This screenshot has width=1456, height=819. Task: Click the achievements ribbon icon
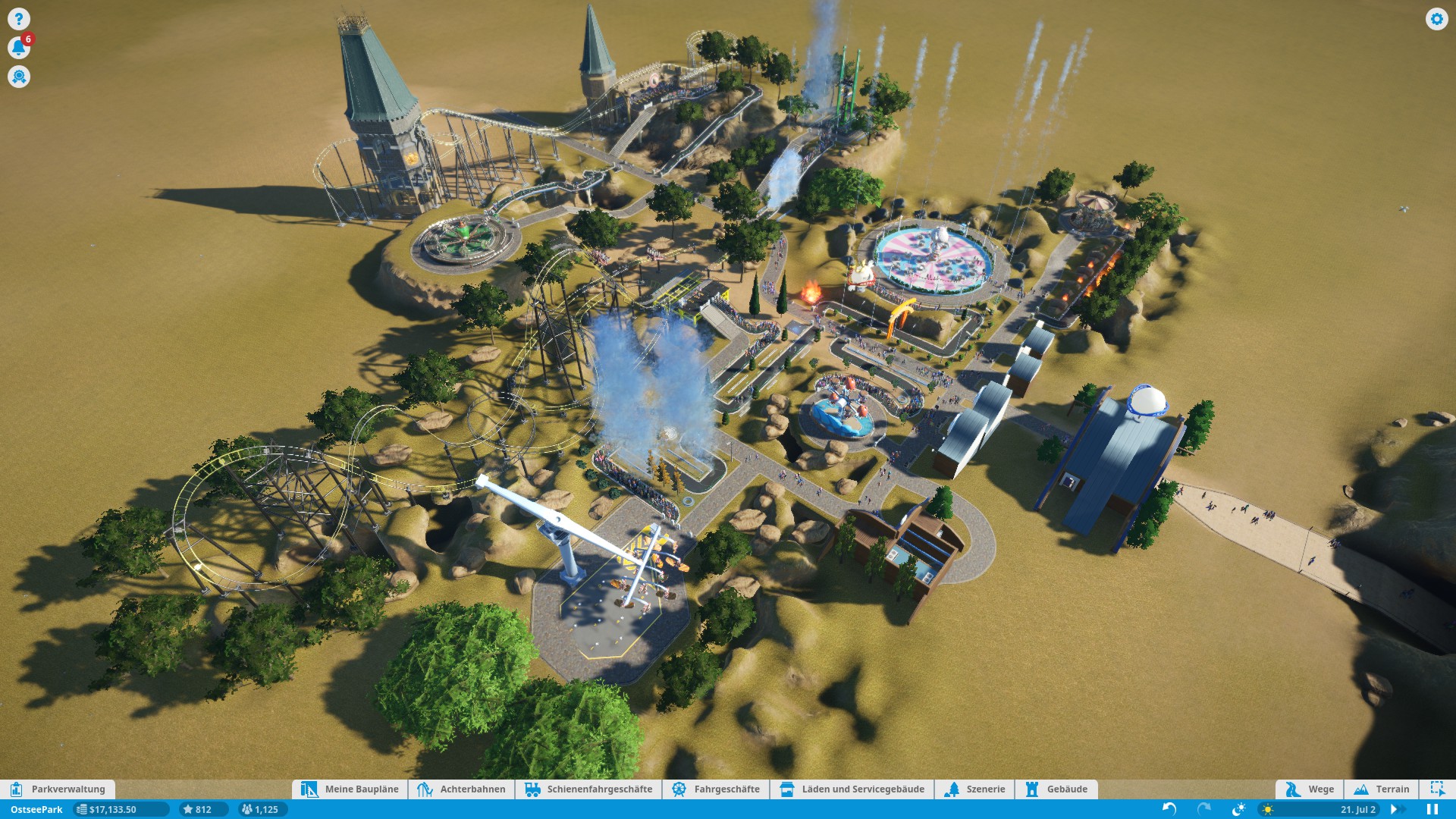[x=19, y=77]
